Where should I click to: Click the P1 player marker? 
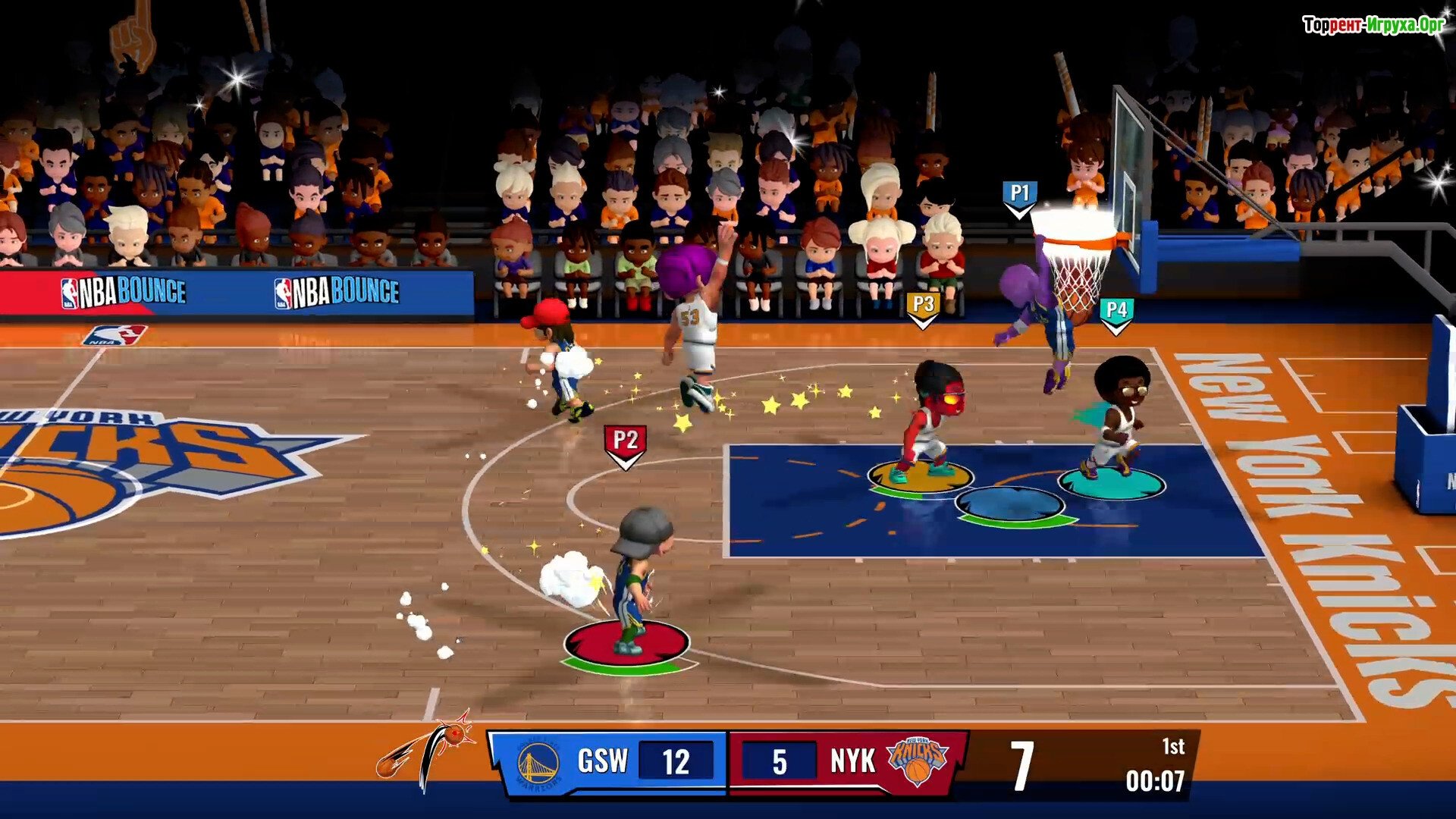(x=1019, y=196)
